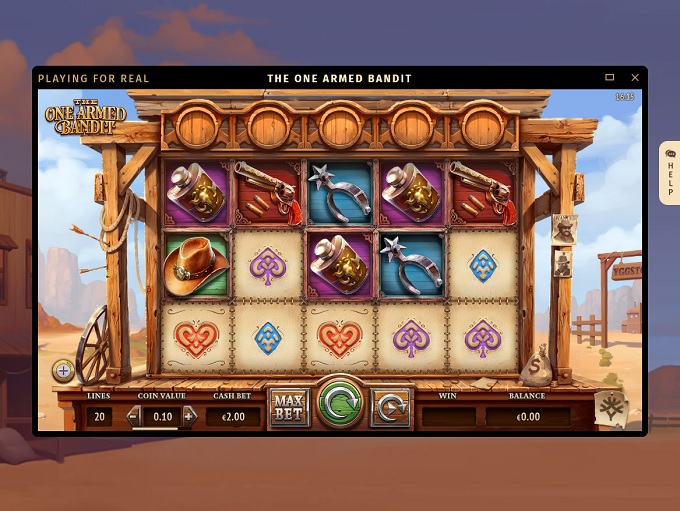Hit the MAX BET button
Image resolution: width=680 pixels, height=511 pixels.
tap(289, 408)
